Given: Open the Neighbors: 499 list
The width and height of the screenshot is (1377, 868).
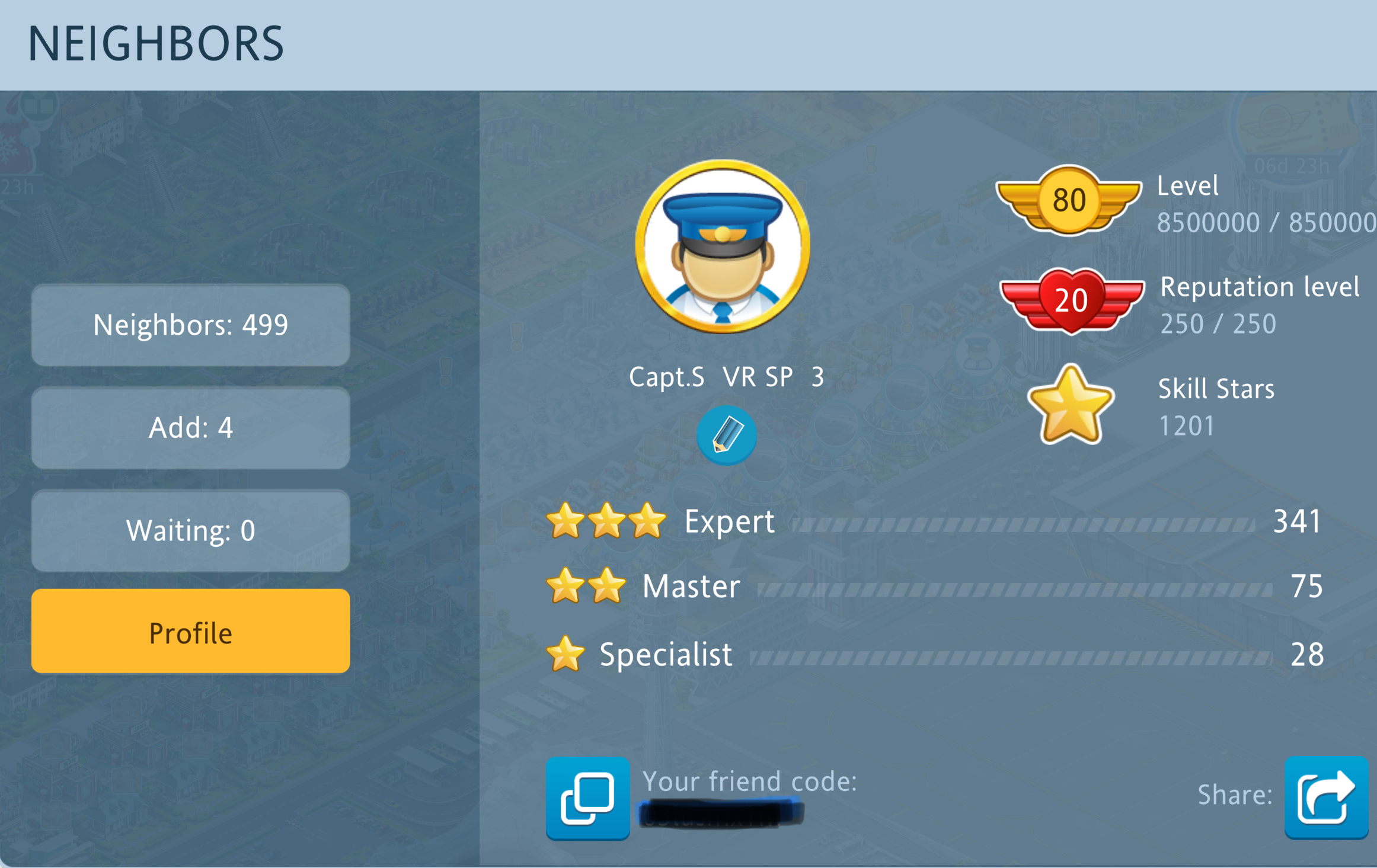Looking at the screenshot, I should tap(190, 325).
